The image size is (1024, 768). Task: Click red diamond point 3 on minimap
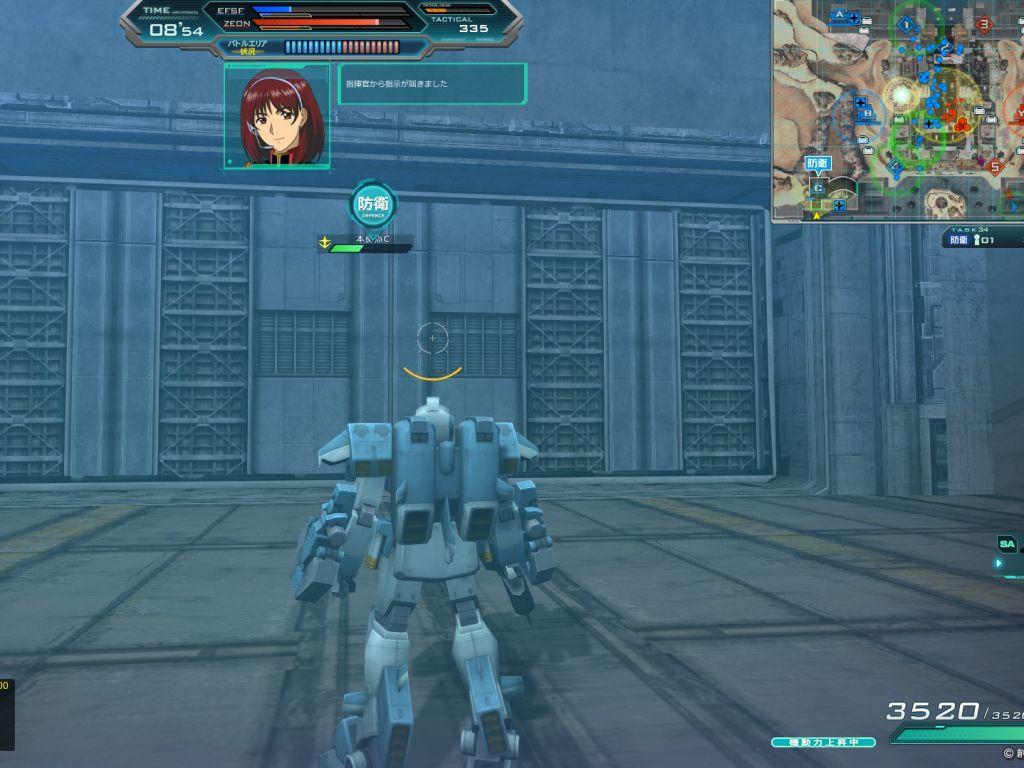(984, 24)
